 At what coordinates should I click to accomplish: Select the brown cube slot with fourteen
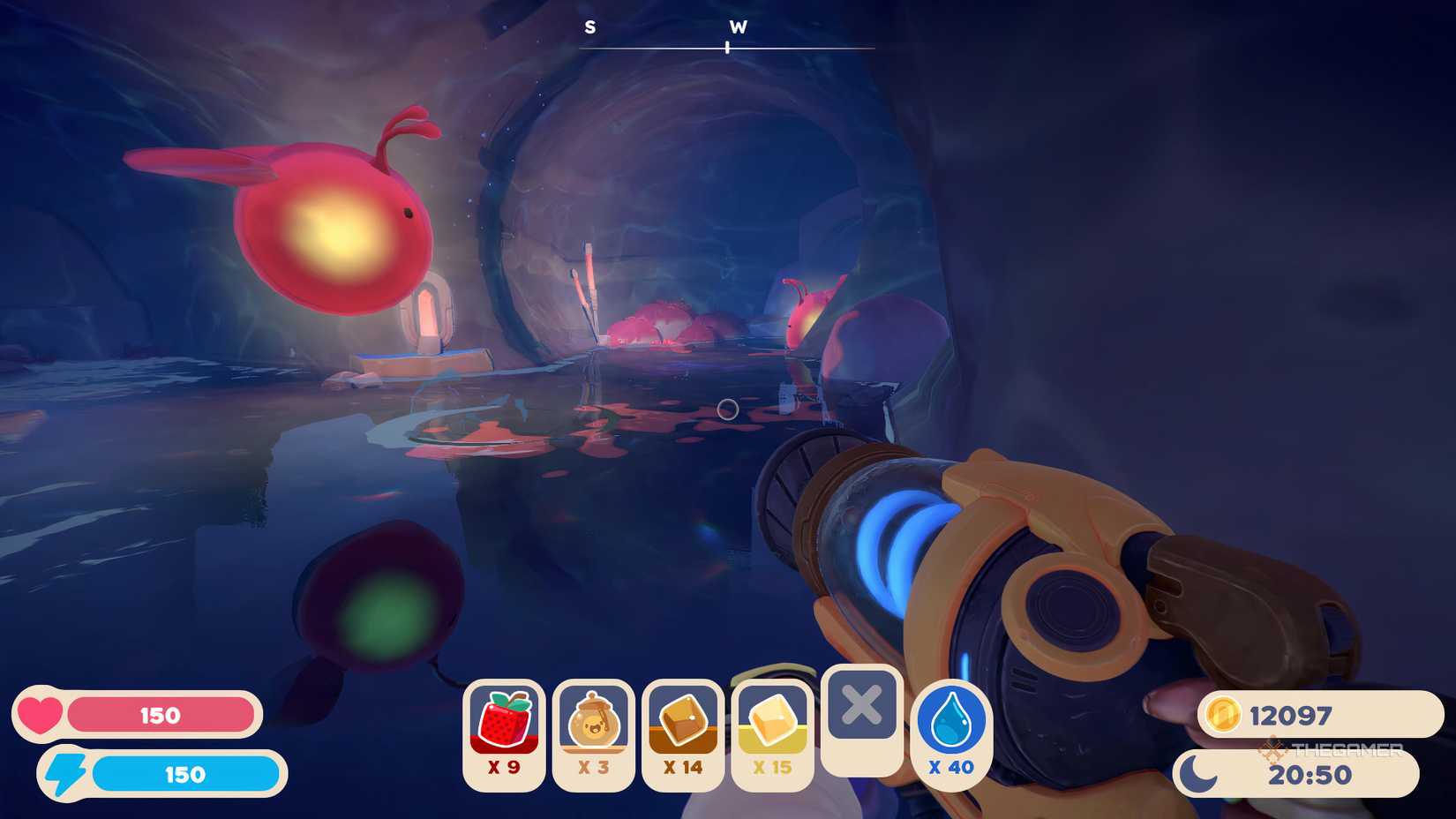coord(683,734)
